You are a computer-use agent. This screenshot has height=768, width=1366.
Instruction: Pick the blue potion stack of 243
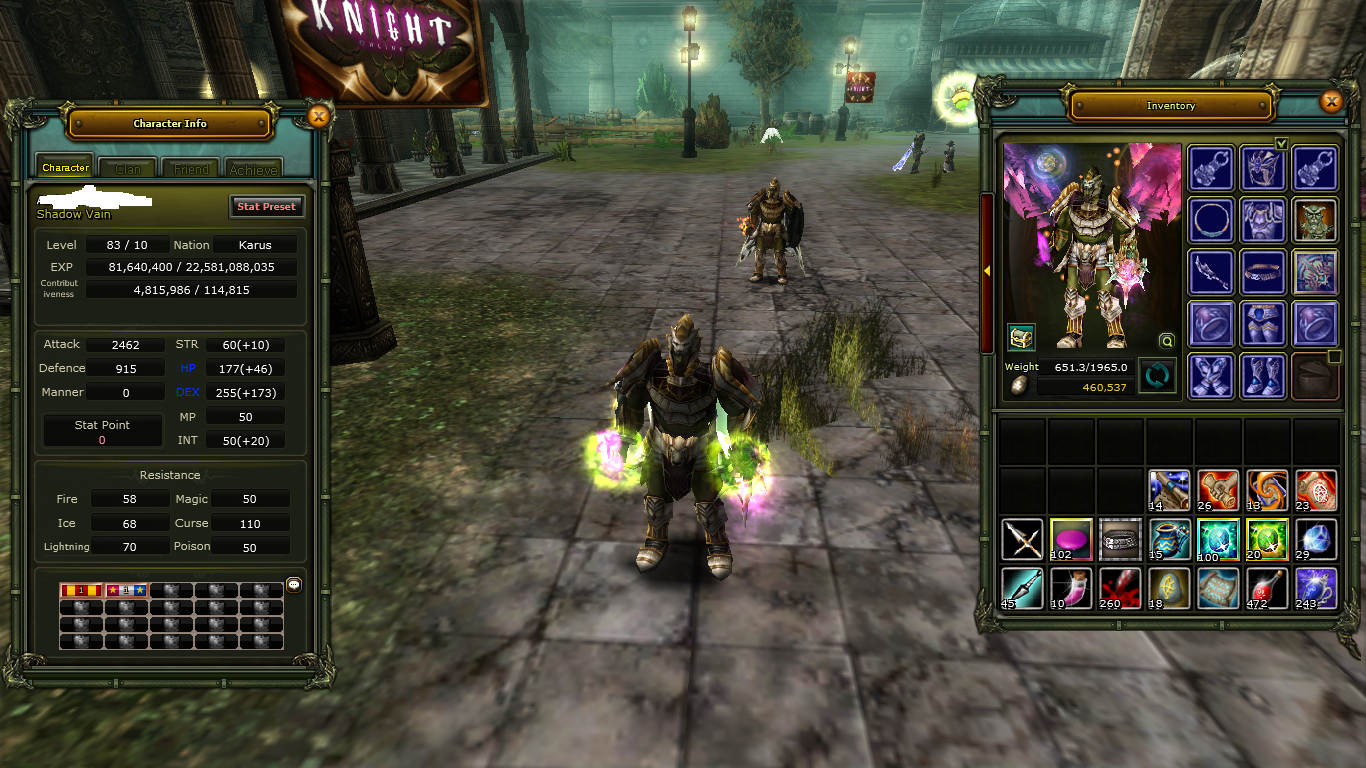(x=1316, y=589)
